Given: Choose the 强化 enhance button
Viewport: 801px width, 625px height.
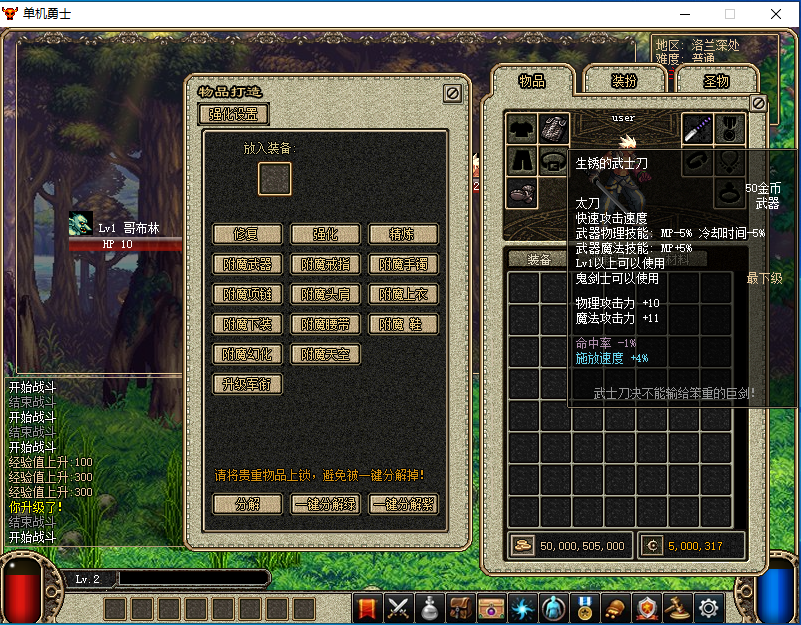Looking at the screenshot, I should (x=325, y=234).
